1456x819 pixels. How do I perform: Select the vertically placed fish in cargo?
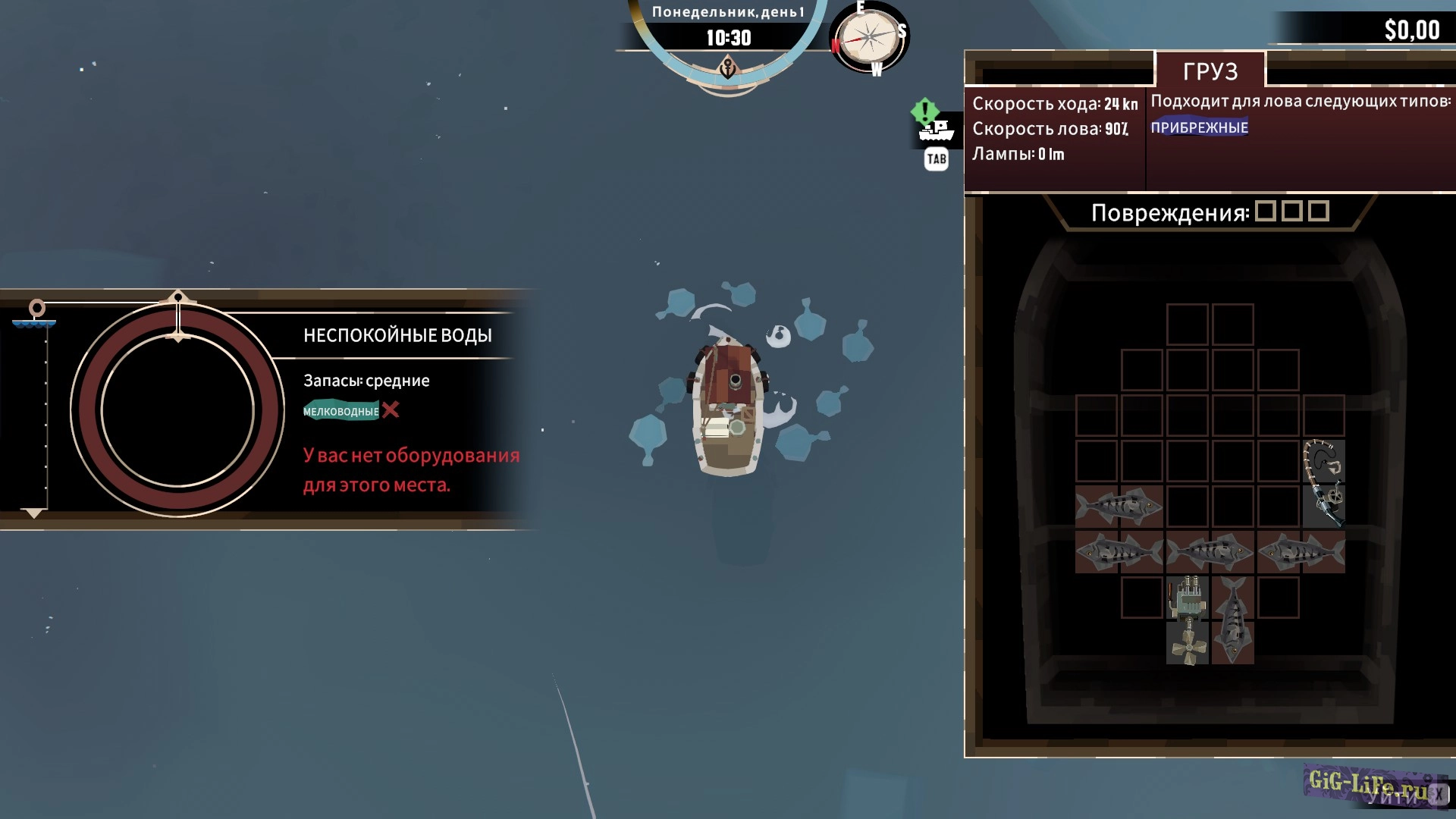pos(1232,620)
